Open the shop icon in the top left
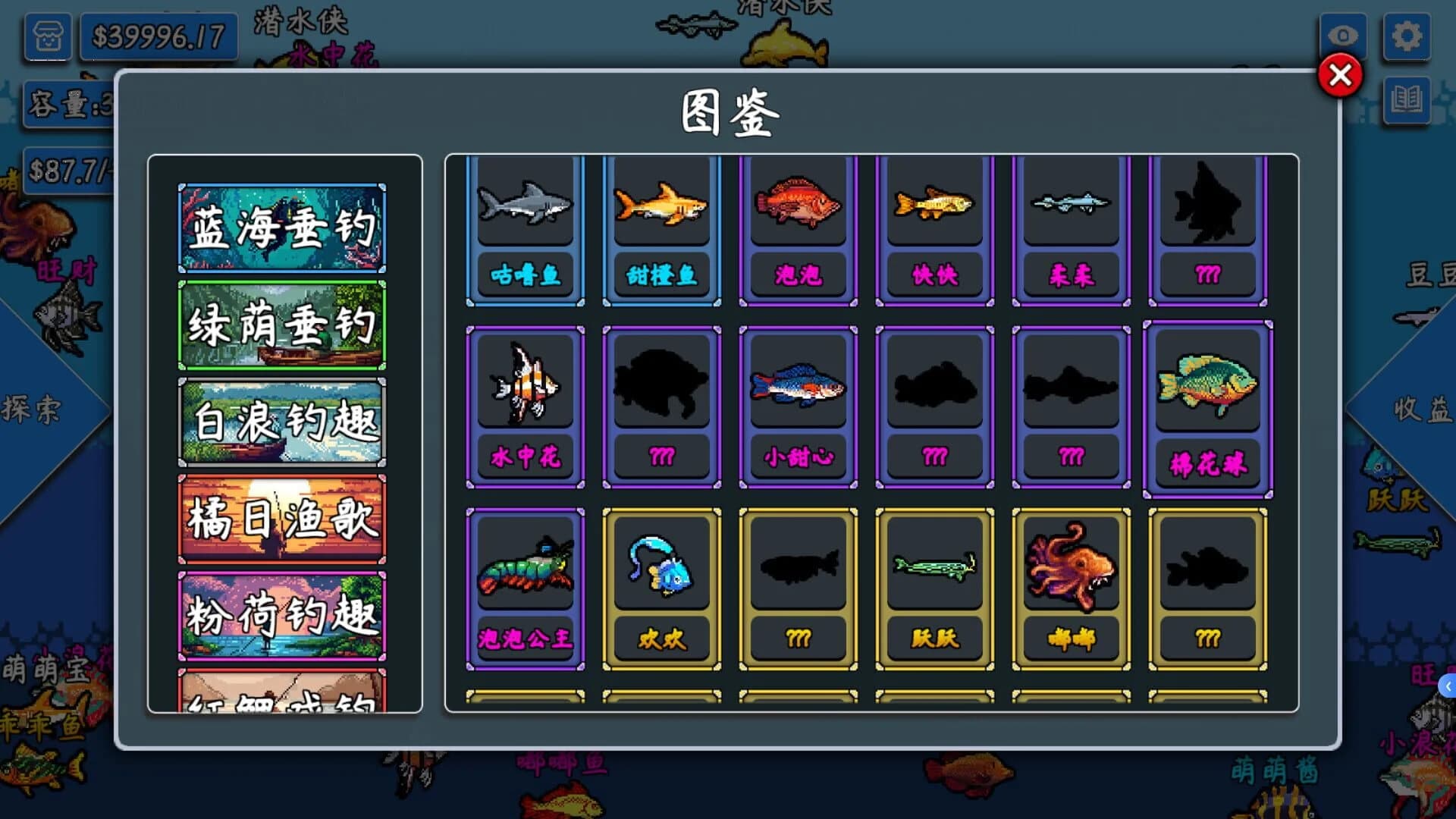1456x819 pixels. [x=47, y=36]
